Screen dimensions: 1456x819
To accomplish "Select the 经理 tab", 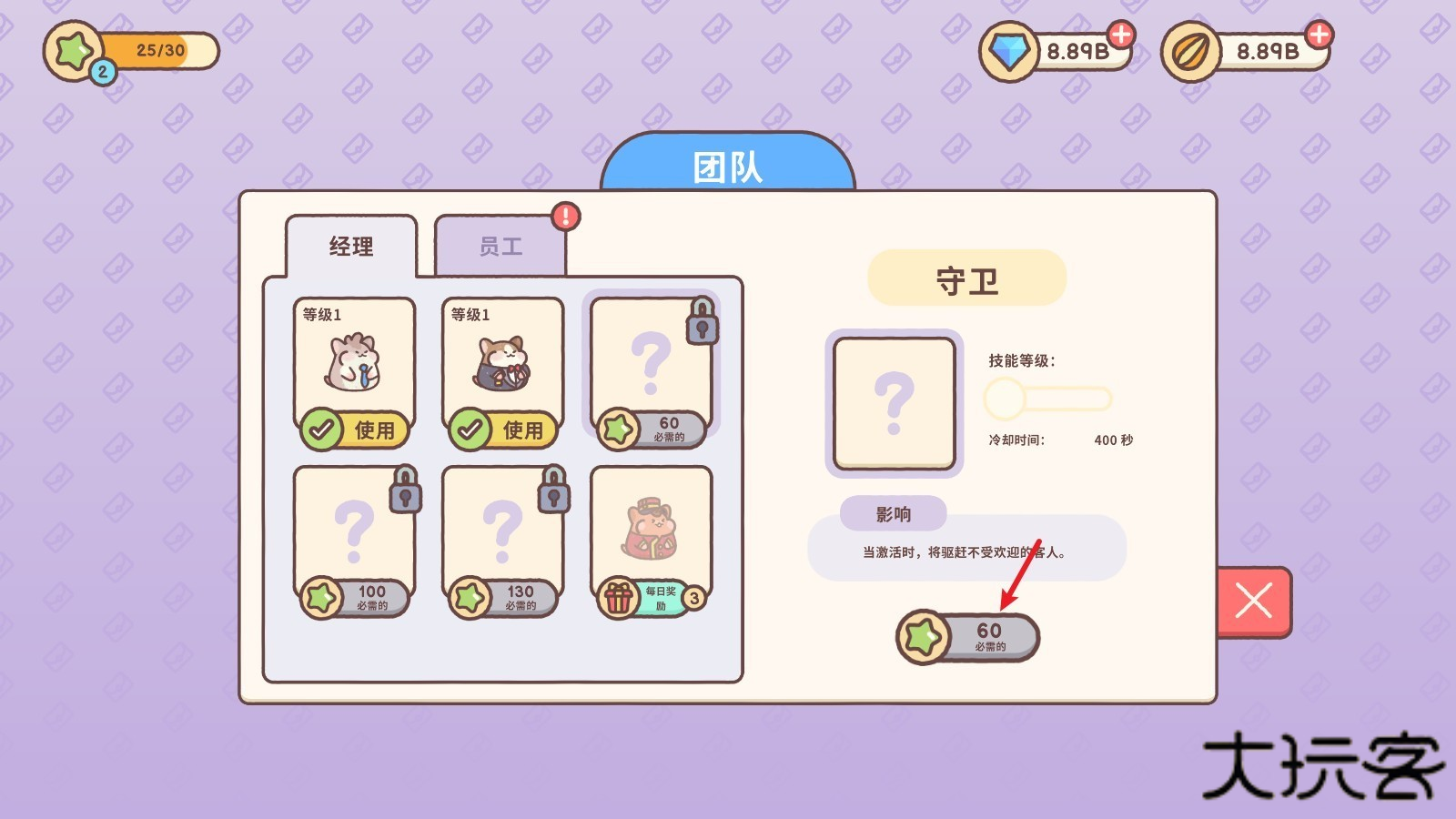I will (351, 246).
